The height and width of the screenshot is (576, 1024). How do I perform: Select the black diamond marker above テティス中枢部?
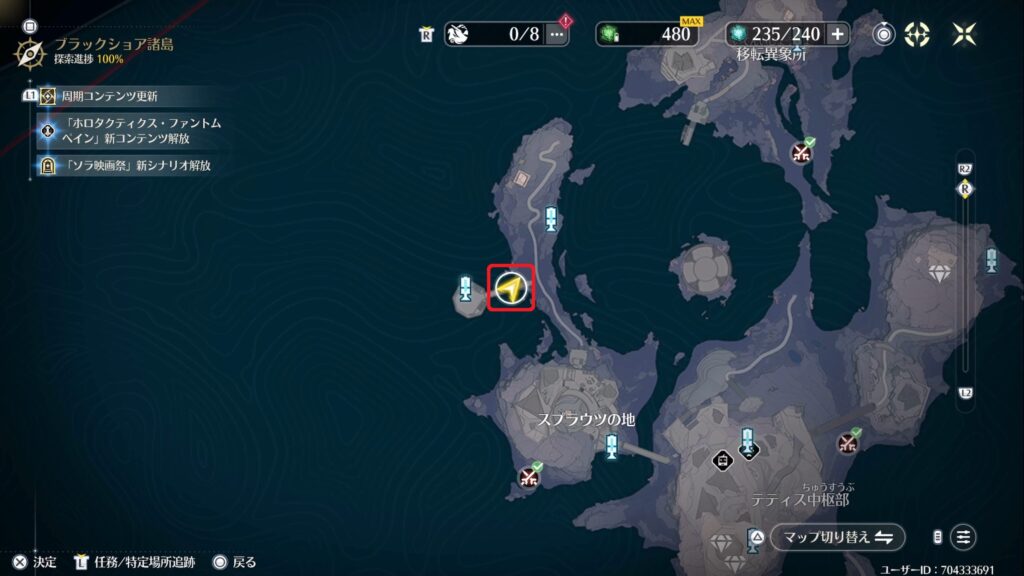[722, 459]
